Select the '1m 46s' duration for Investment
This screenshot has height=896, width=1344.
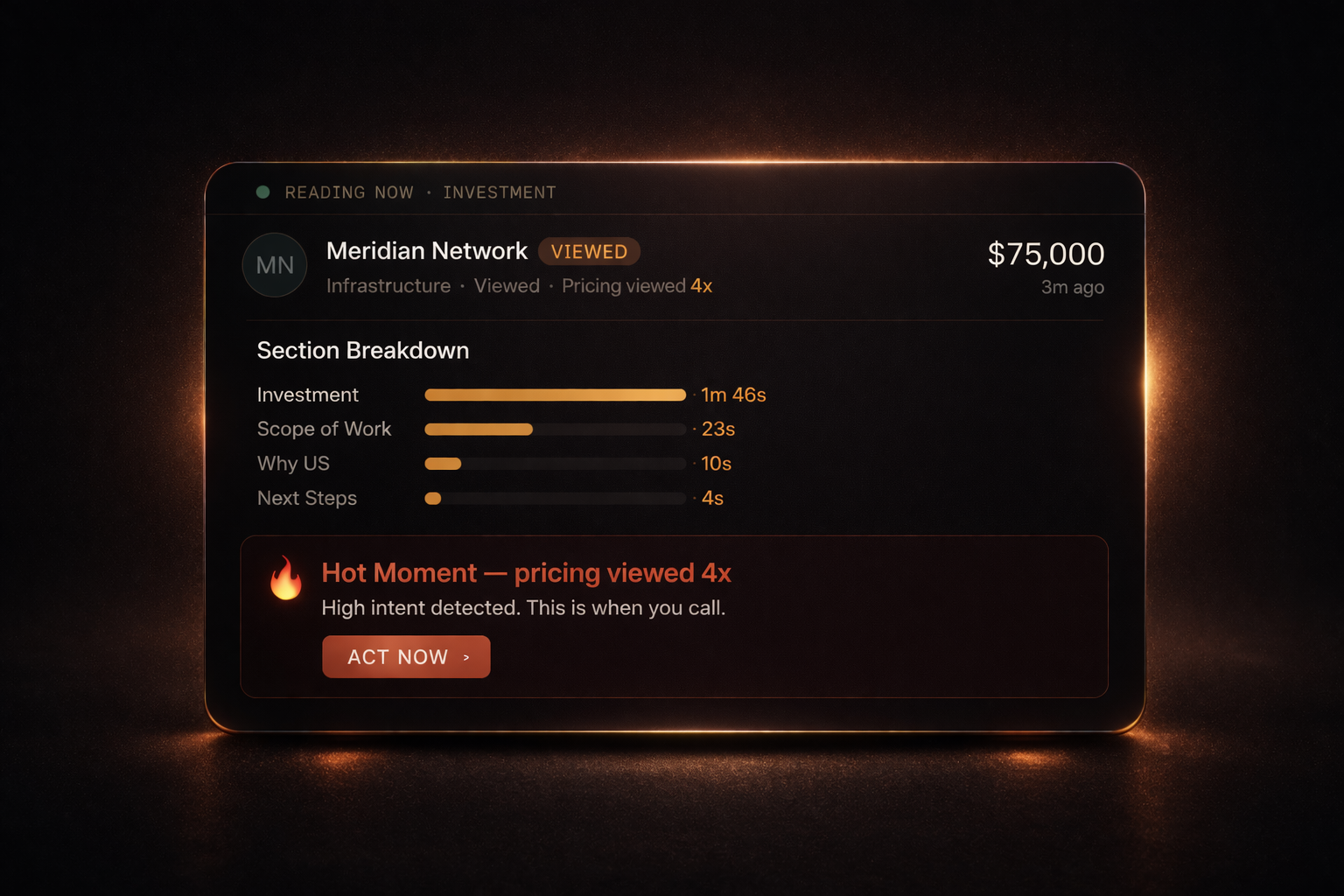[x=732, y=395]
